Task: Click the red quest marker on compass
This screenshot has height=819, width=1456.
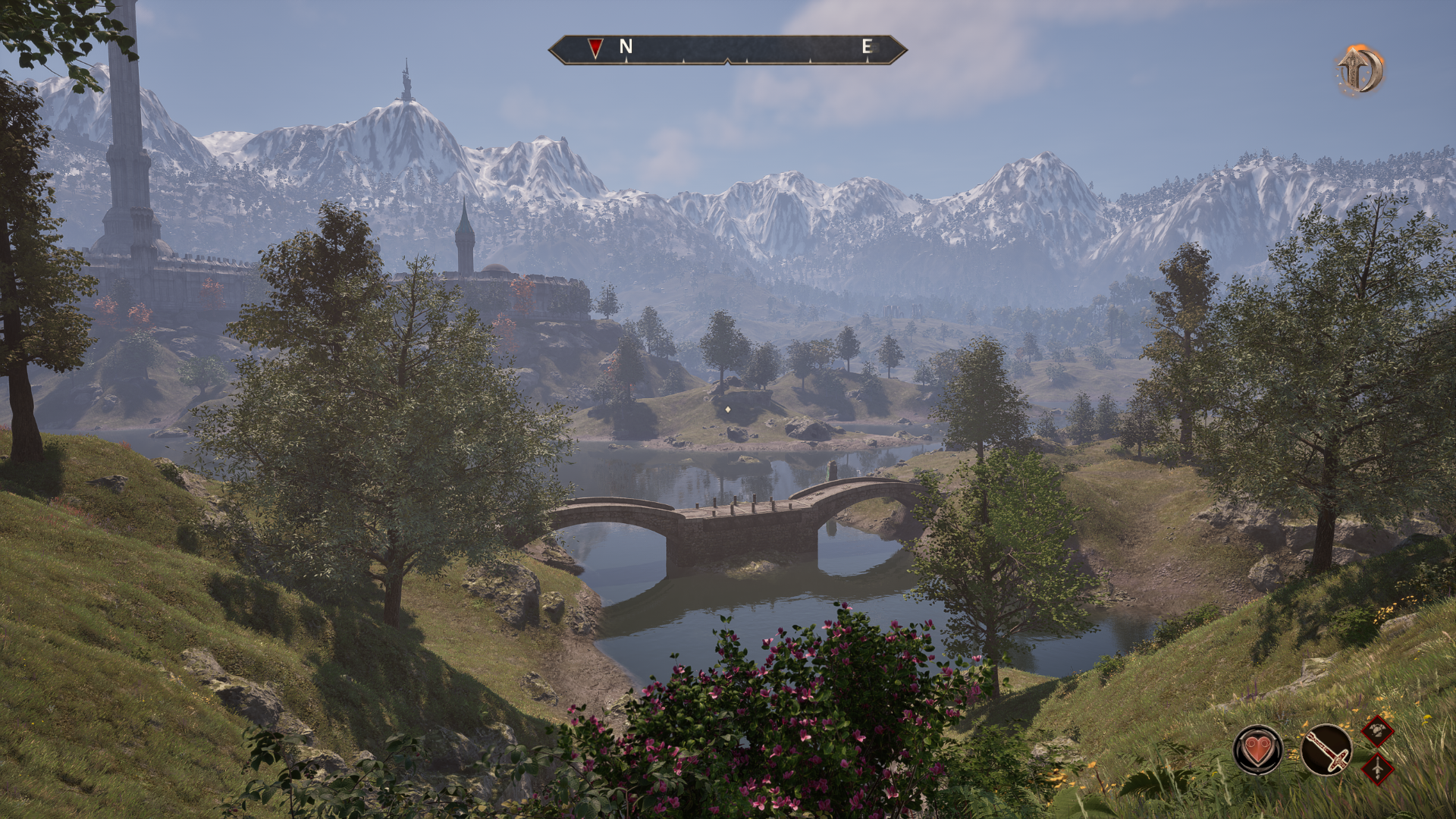Action: click(x=595, y=49)
